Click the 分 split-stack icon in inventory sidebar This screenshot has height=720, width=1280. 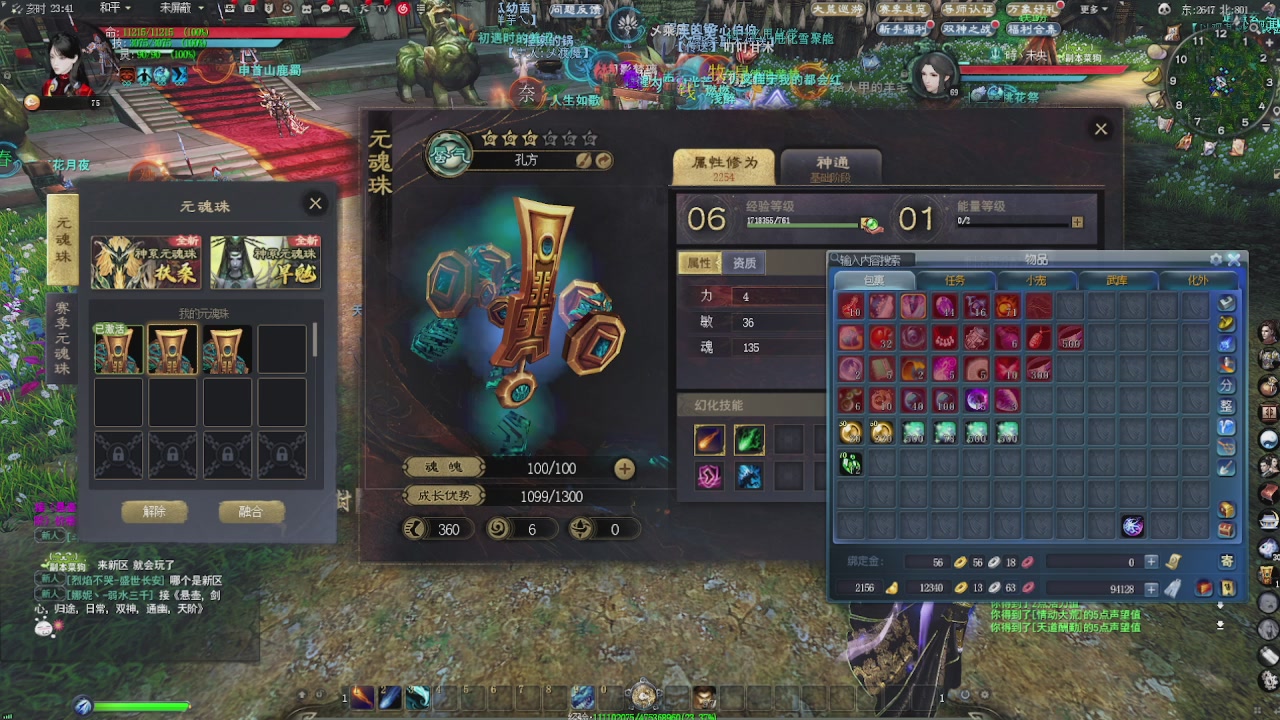1227,385
